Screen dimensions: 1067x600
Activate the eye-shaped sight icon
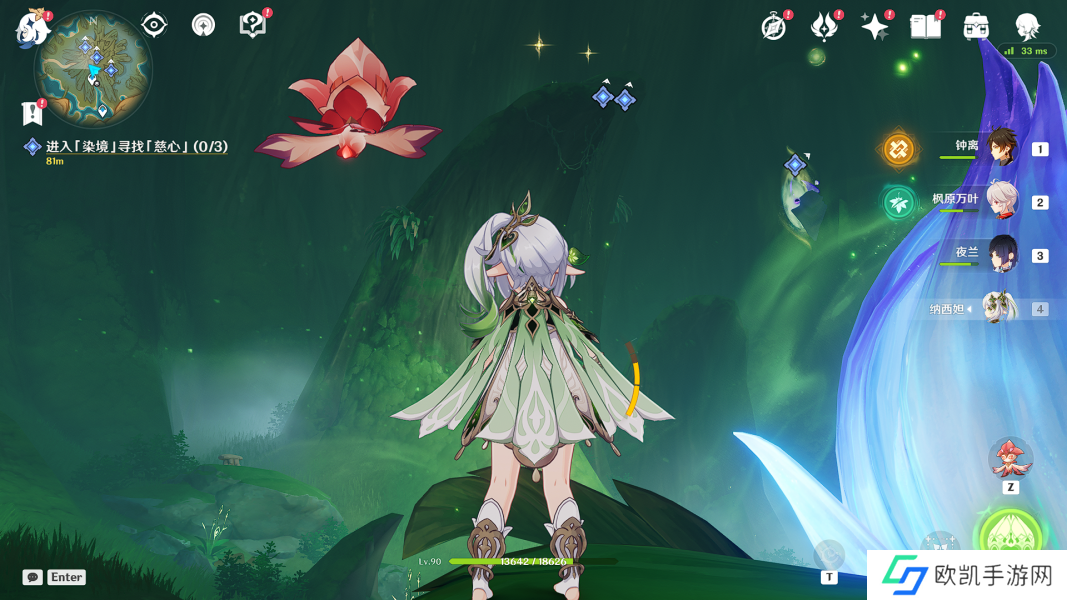(x=154, y=25)
